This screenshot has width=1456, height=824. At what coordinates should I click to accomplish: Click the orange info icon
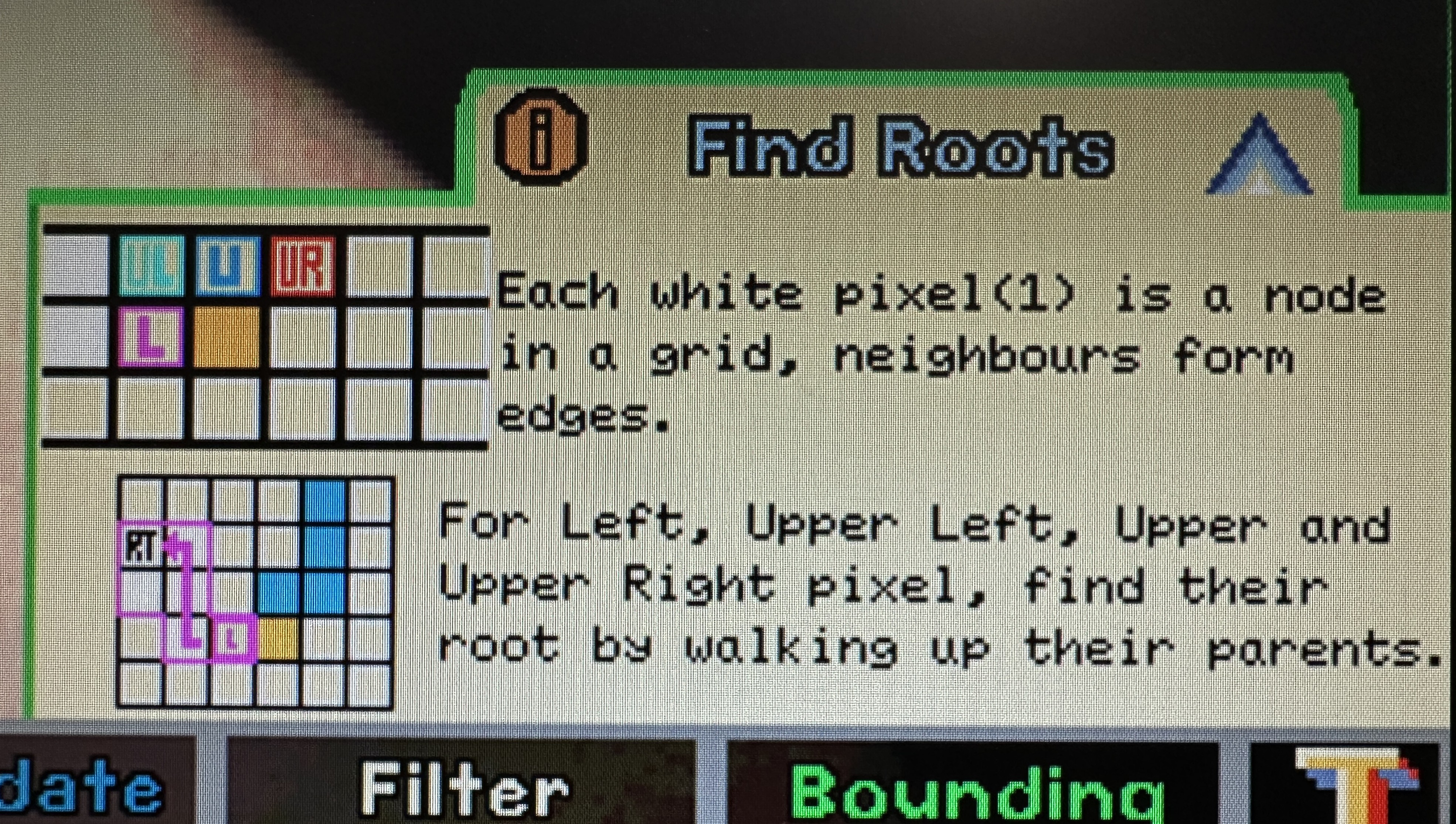540,137
